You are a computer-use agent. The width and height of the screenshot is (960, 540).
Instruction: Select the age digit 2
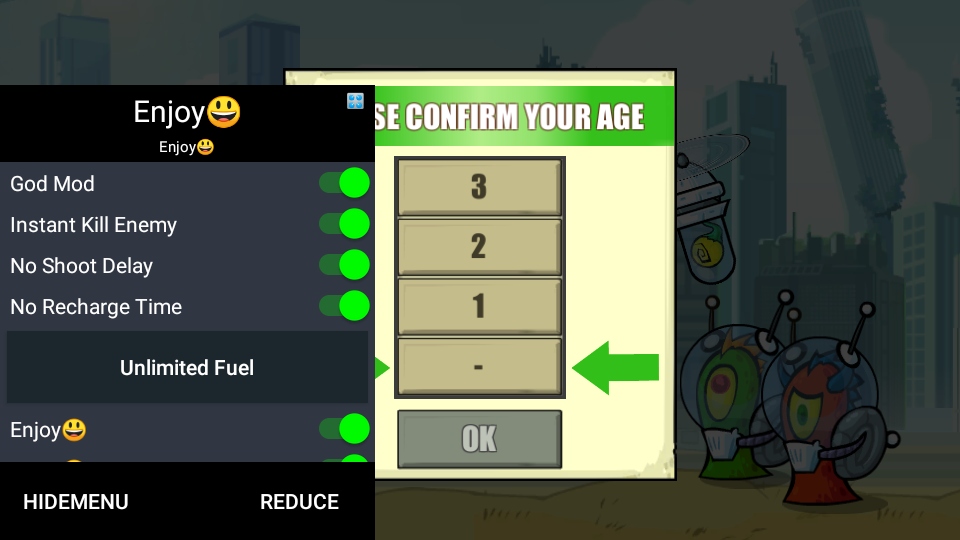(x=479, y=246)
